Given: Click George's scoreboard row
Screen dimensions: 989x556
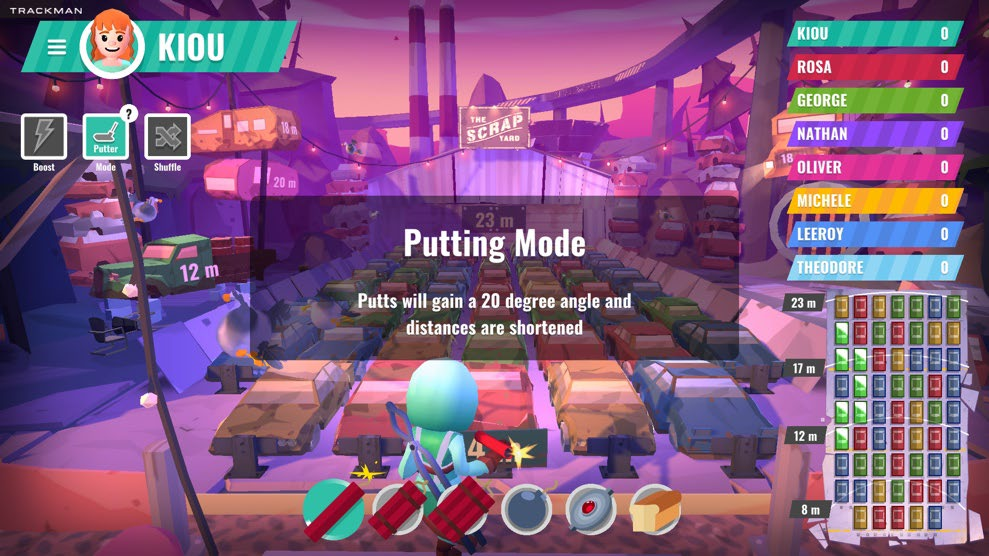Looking at the screenshot, I should tap(874, 100).
